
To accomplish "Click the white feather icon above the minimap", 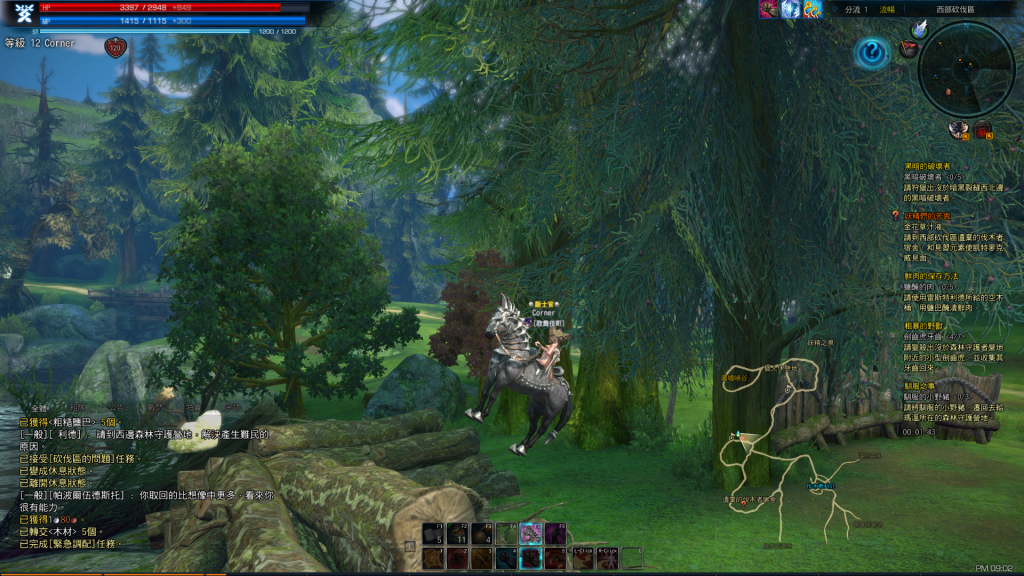I will tap(919, 30).
